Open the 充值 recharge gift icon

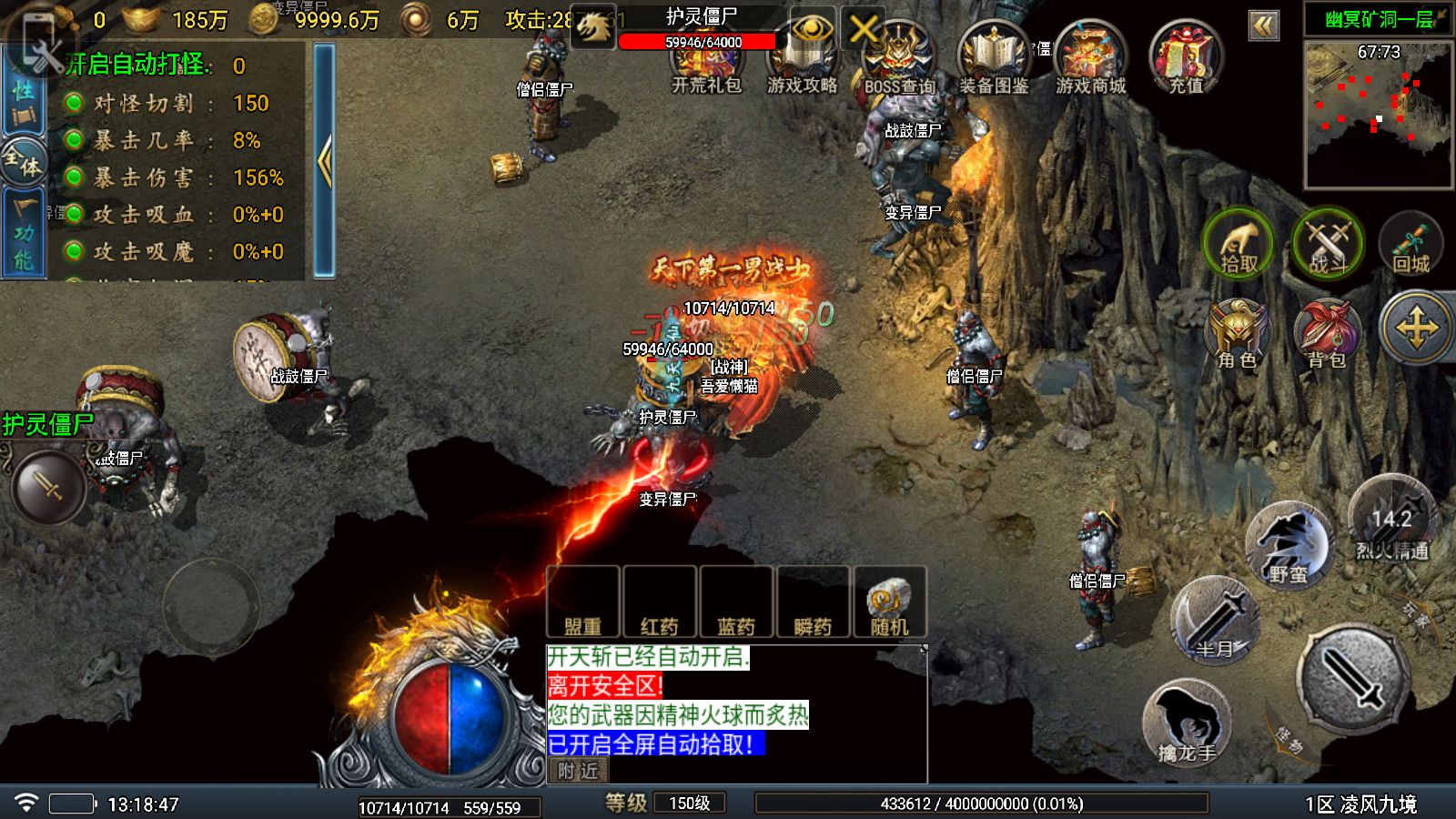[x=1185, y=60]
